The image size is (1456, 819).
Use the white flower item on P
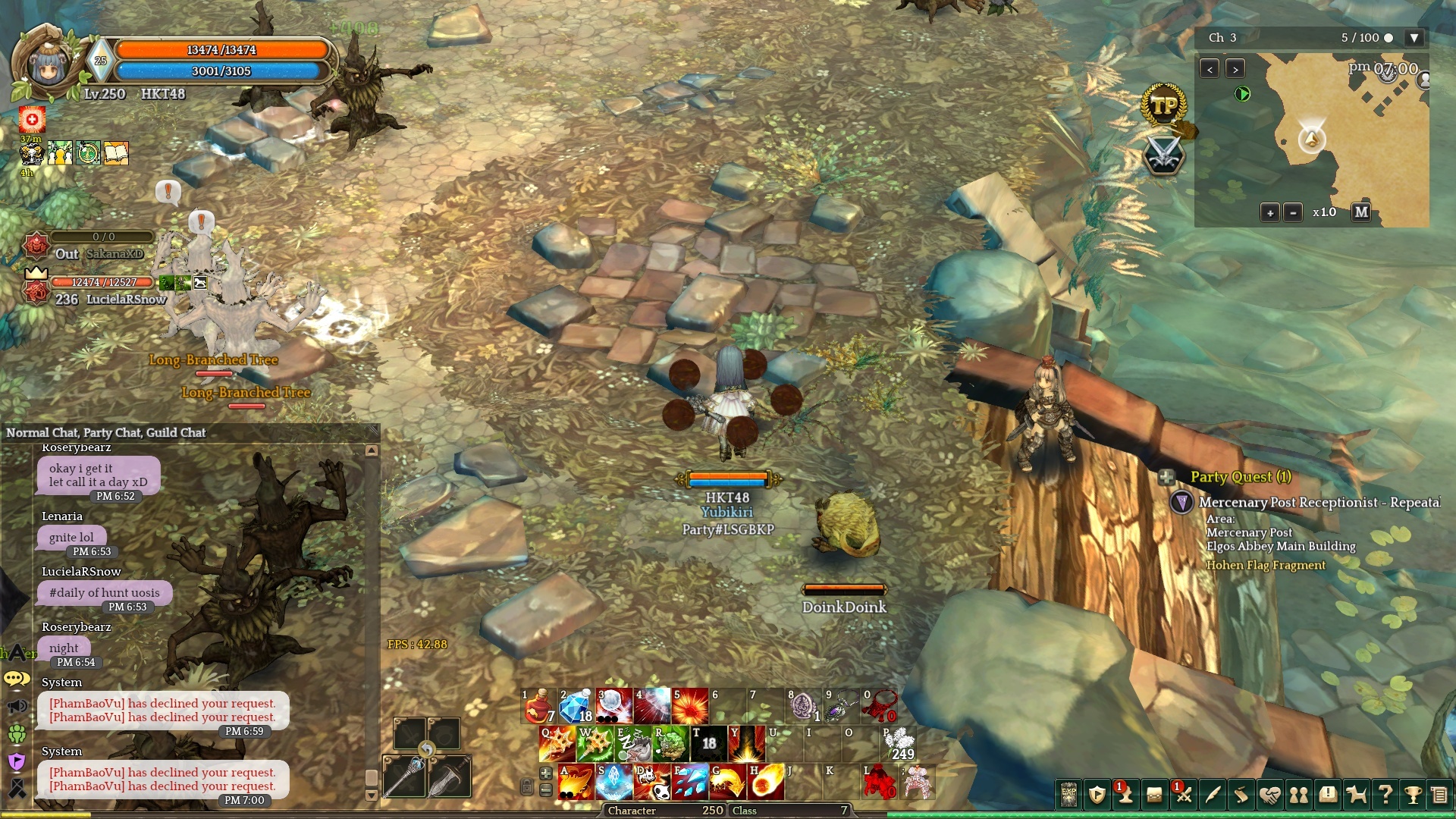899,744
